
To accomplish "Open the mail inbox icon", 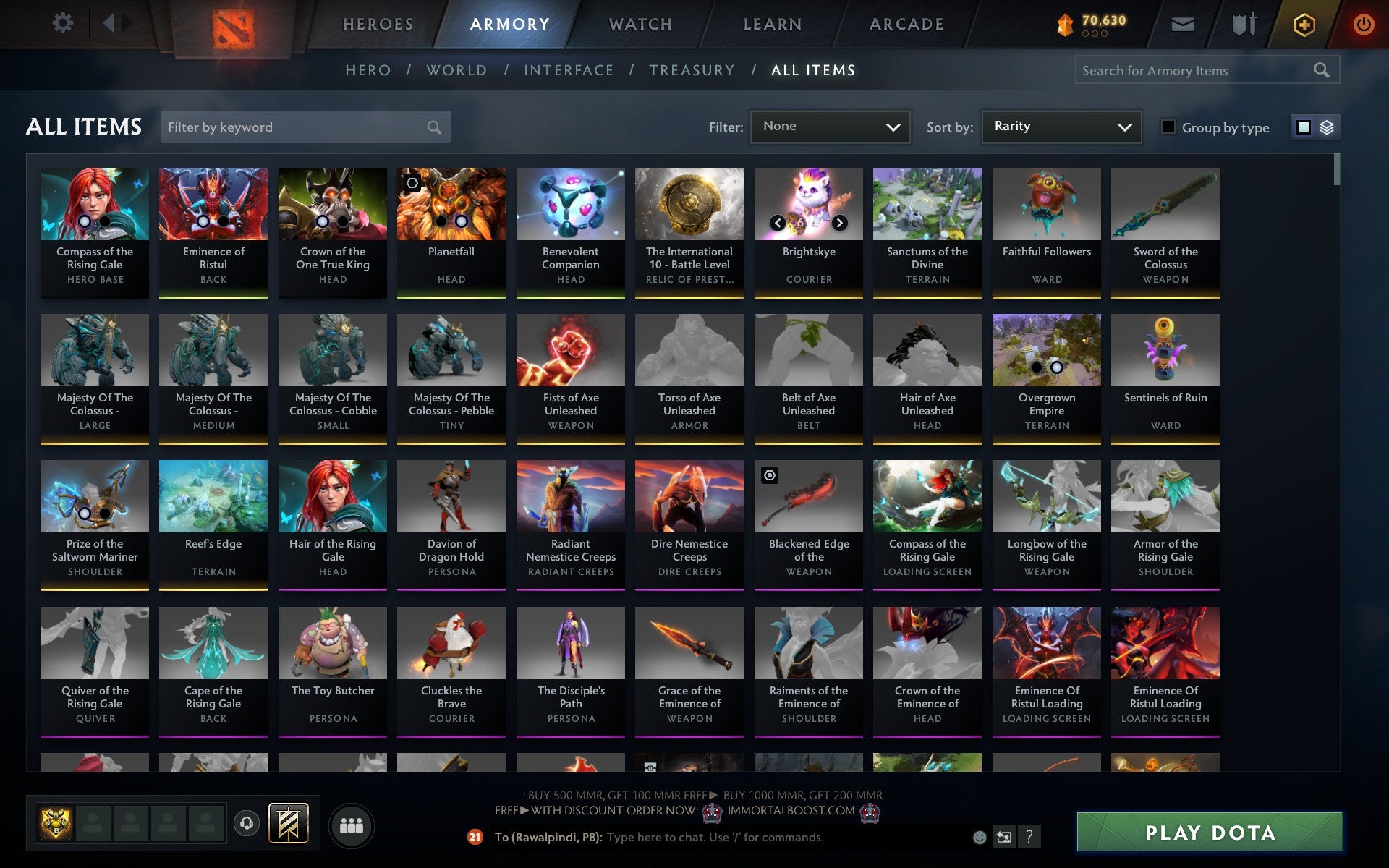I will [1182, 24].
